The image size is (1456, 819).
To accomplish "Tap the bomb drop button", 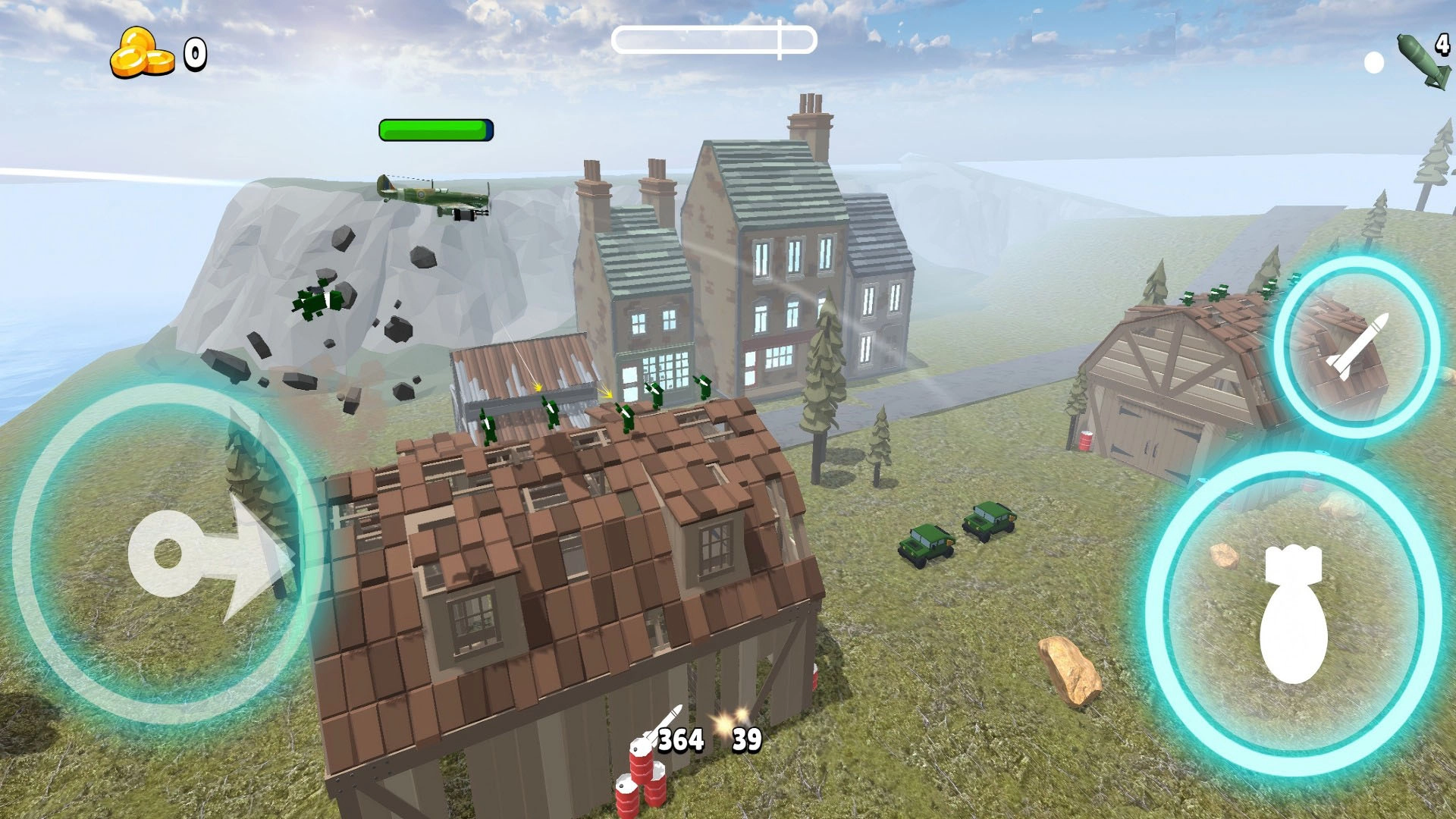I will pyautogui.click(x=1293, y=614).
